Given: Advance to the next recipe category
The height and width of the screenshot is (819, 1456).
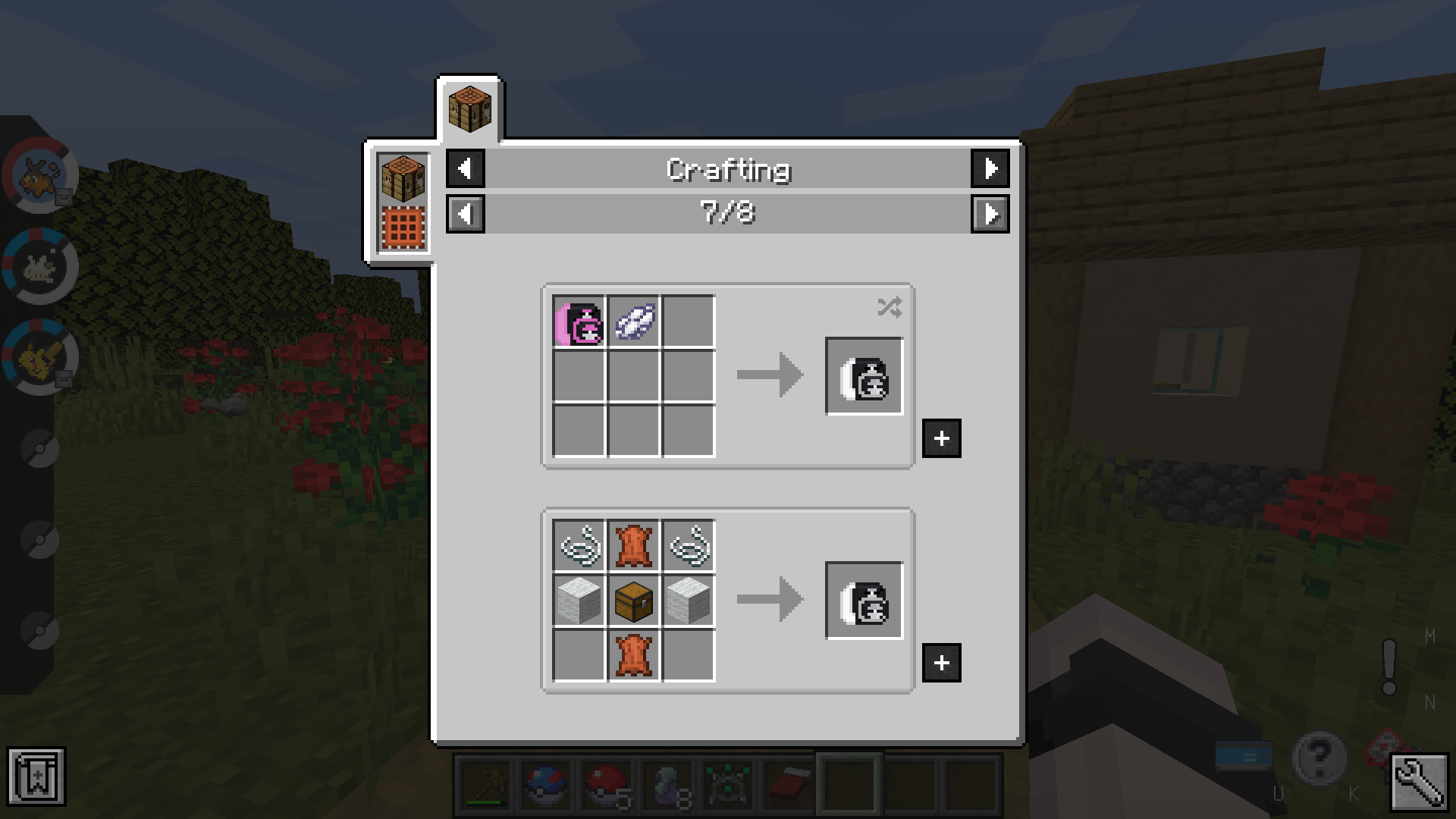Looking at the screenshot, I should pyautogui.click(x=990, y=169).
